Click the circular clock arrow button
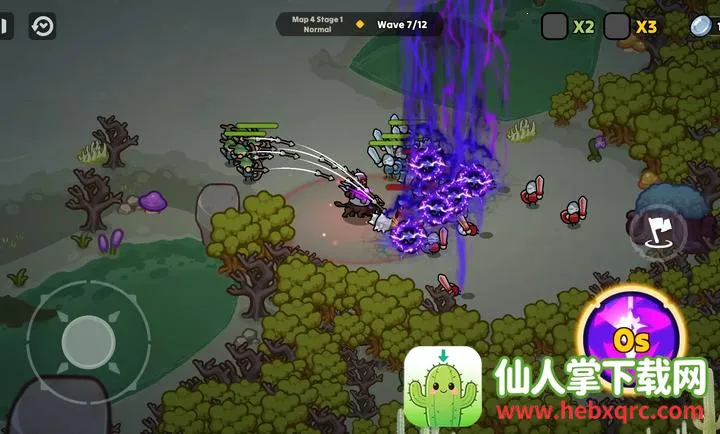 tap(43, 26)
